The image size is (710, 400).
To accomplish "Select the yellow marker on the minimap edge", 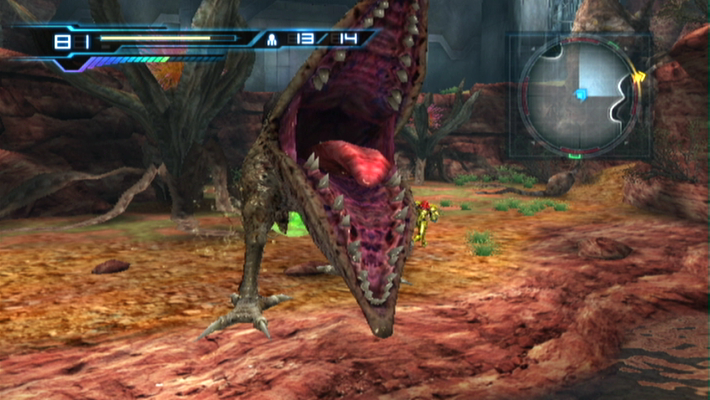I will pos(638,77).
